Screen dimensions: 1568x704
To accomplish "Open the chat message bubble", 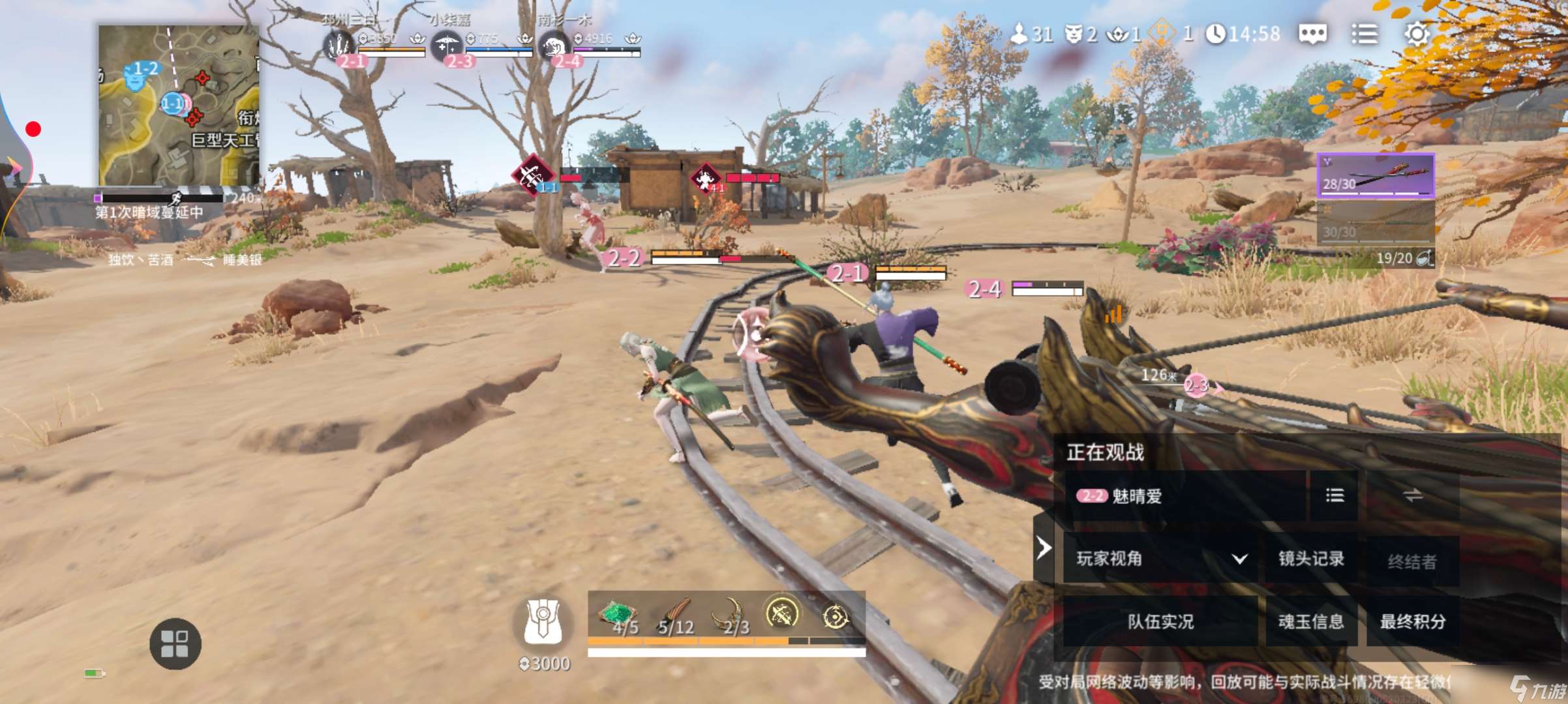I will tap(1312, 34).
